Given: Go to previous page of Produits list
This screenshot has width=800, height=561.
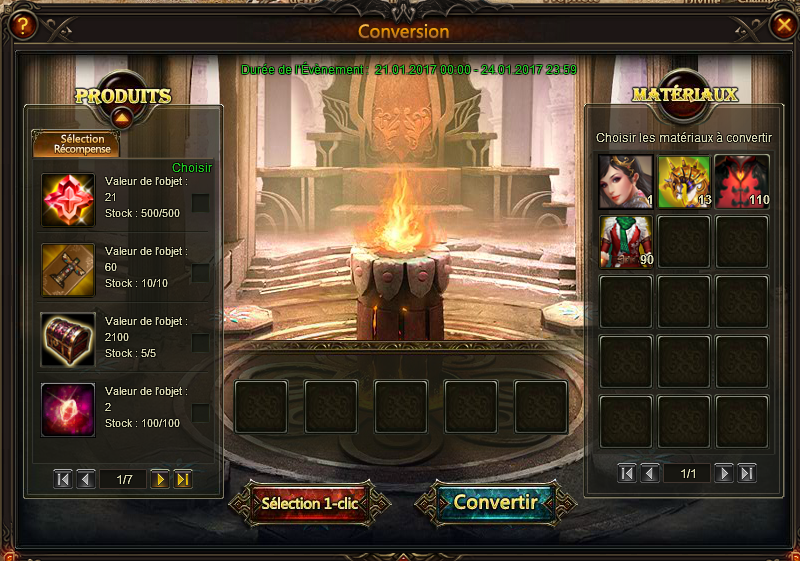Looking at the screenshot, I should click(x=86, y=480).
